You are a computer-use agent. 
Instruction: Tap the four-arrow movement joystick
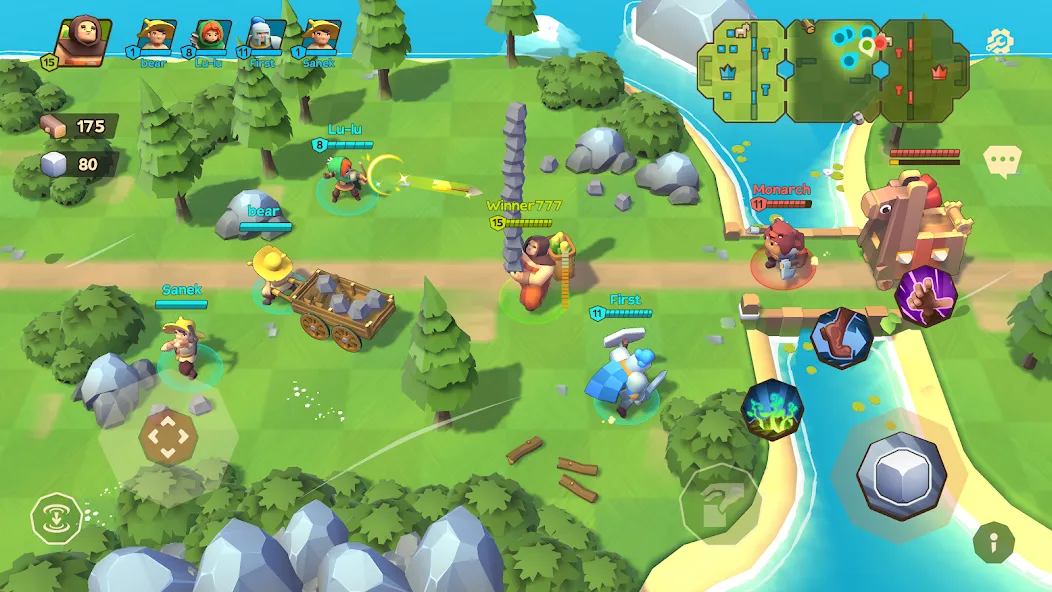pyautogui.click(x=166, y=437)
